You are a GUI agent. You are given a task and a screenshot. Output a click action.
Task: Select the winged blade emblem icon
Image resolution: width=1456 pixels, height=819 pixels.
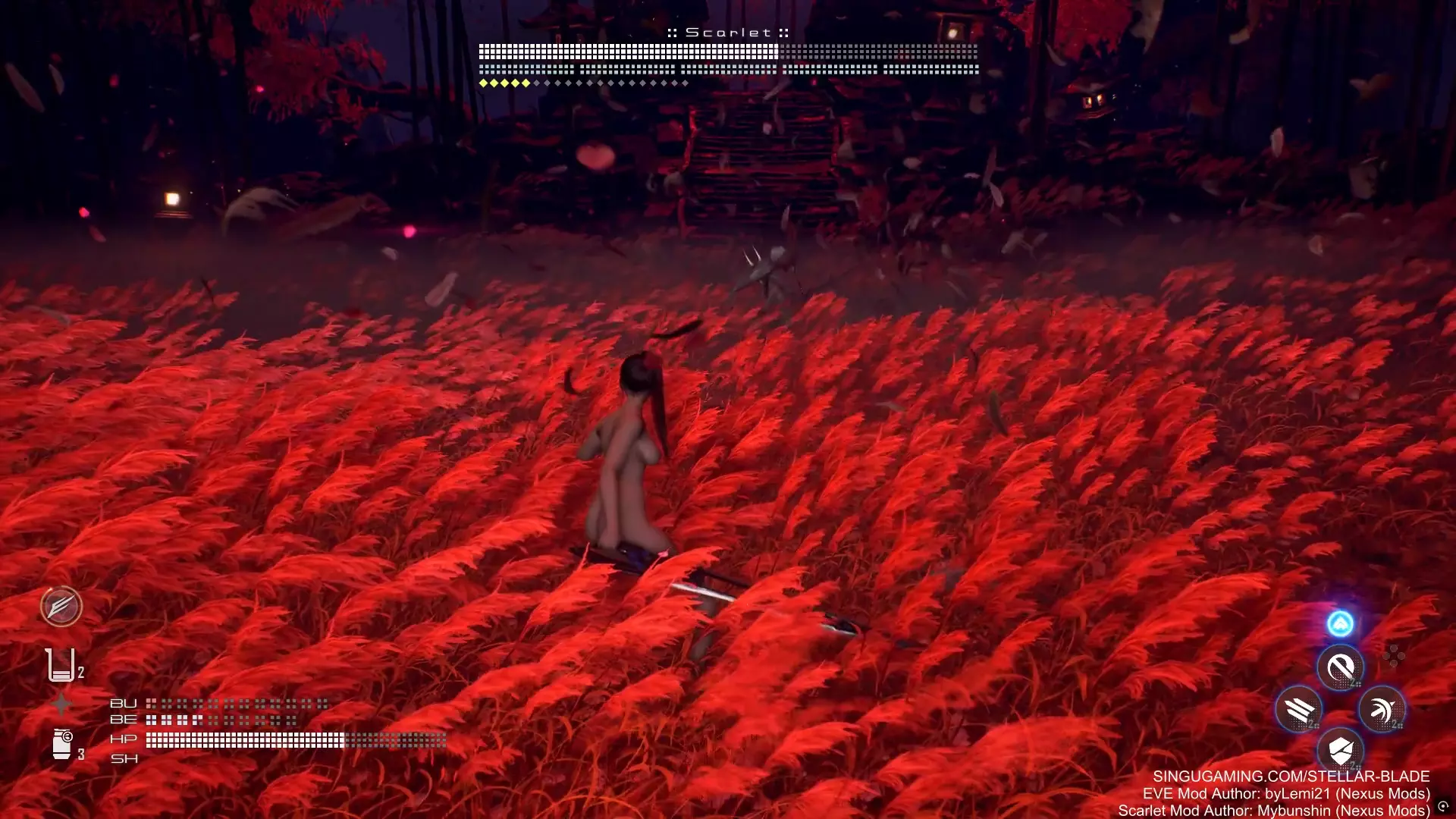61,606
